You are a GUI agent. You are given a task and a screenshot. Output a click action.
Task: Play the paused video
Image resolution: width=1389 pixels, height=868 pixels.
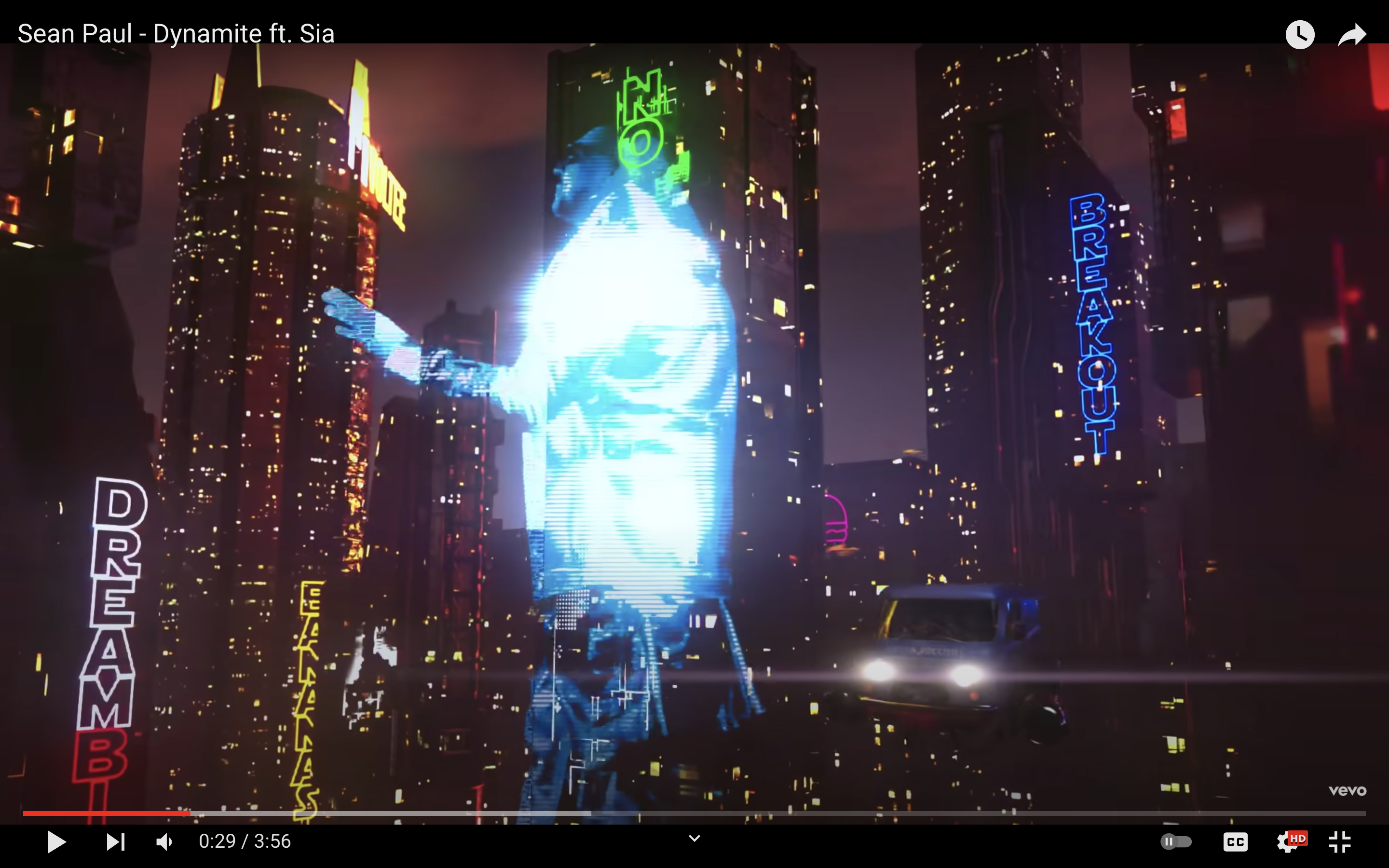[x=56, y=841]
